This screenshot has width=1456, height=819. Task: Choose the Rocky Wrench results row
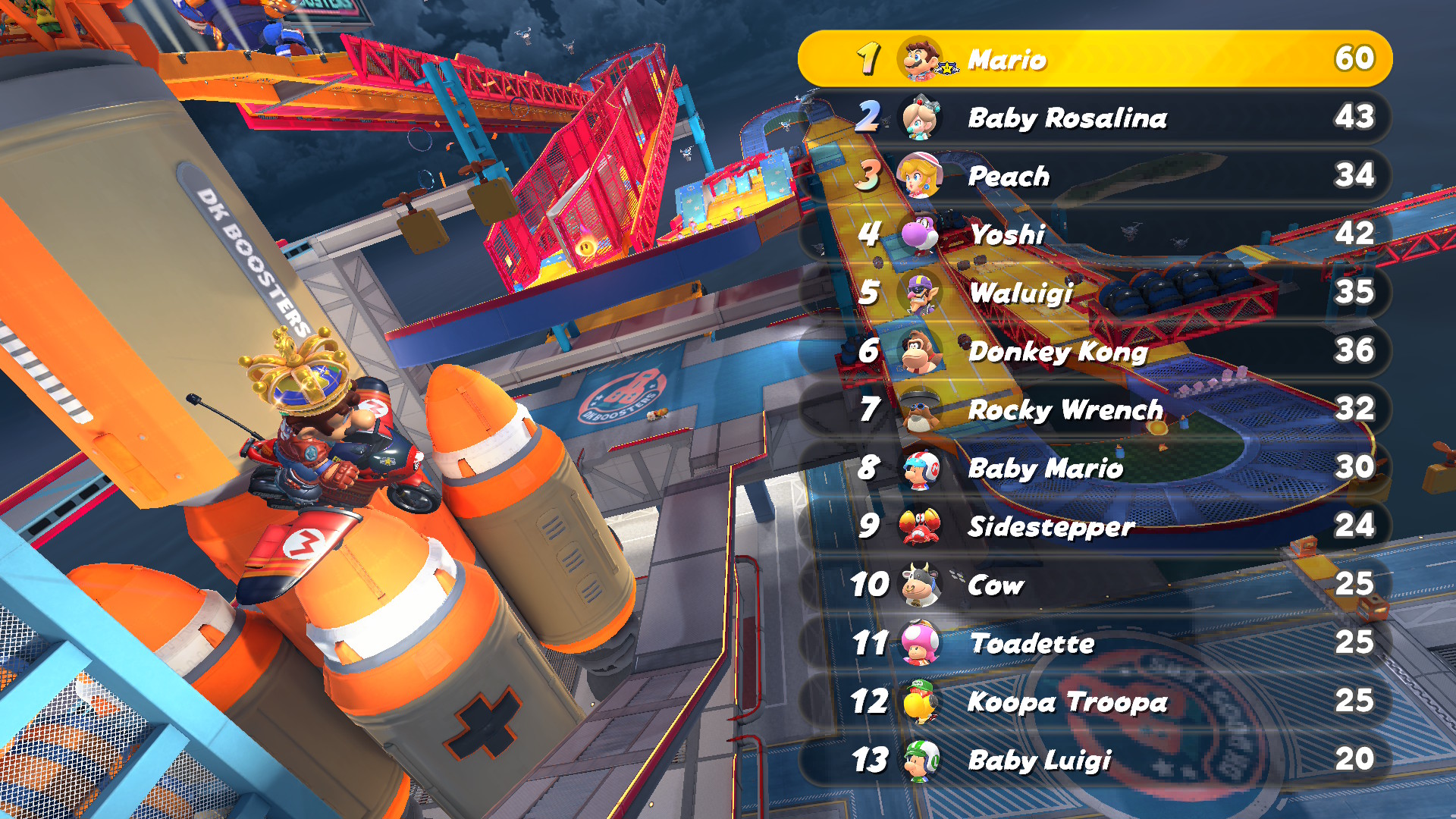pos(1095,409)
